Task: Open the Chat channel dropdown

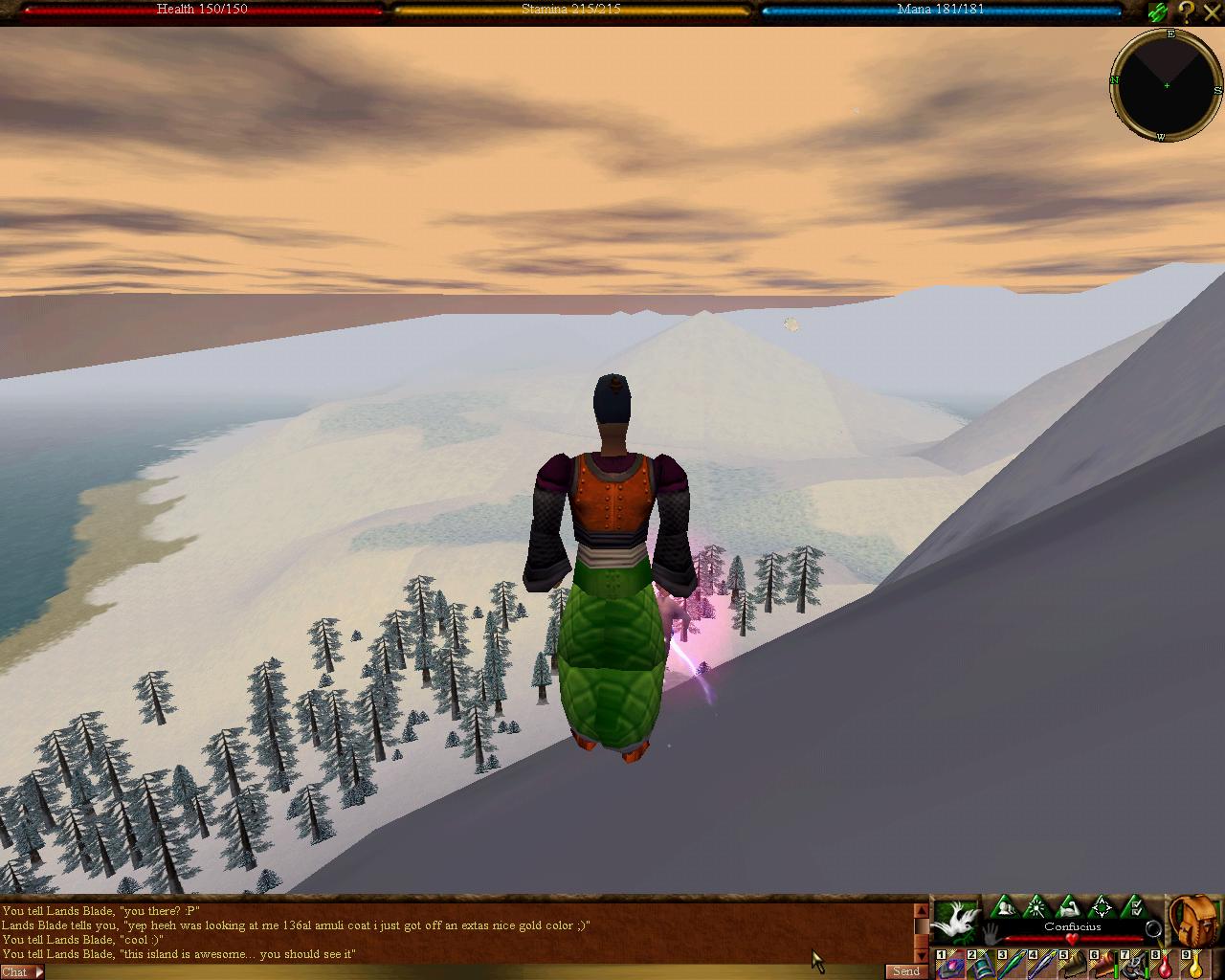Action: click(21, 971)
